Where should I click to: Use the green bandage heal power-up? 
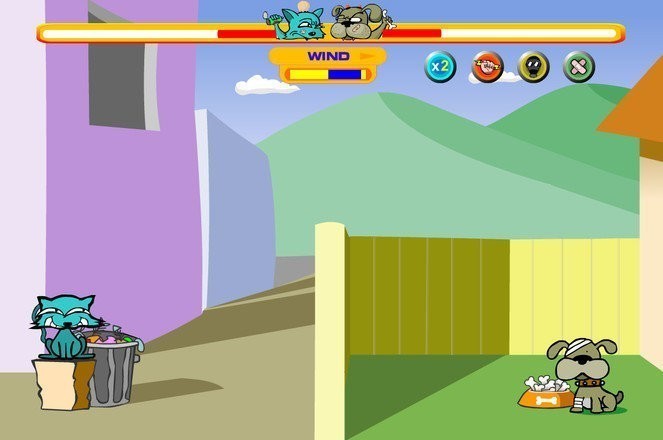tap(578, 67)
